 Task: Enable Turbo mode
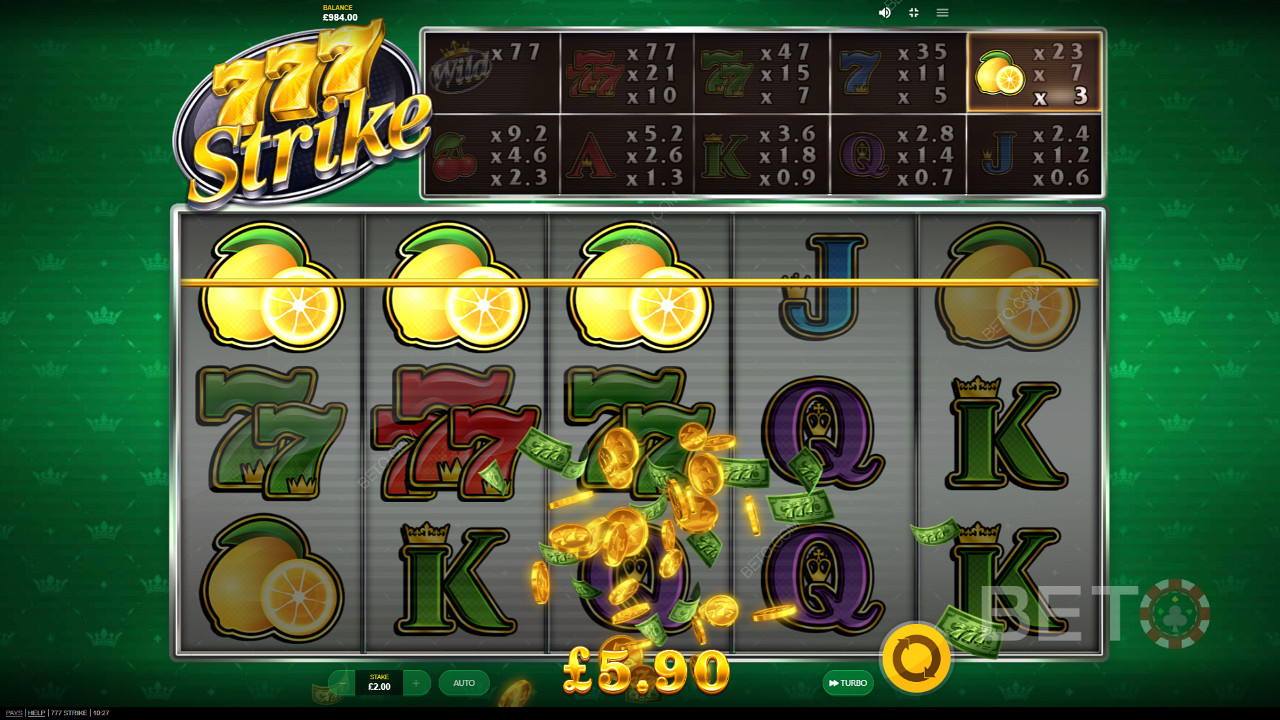tap(848, 683)
